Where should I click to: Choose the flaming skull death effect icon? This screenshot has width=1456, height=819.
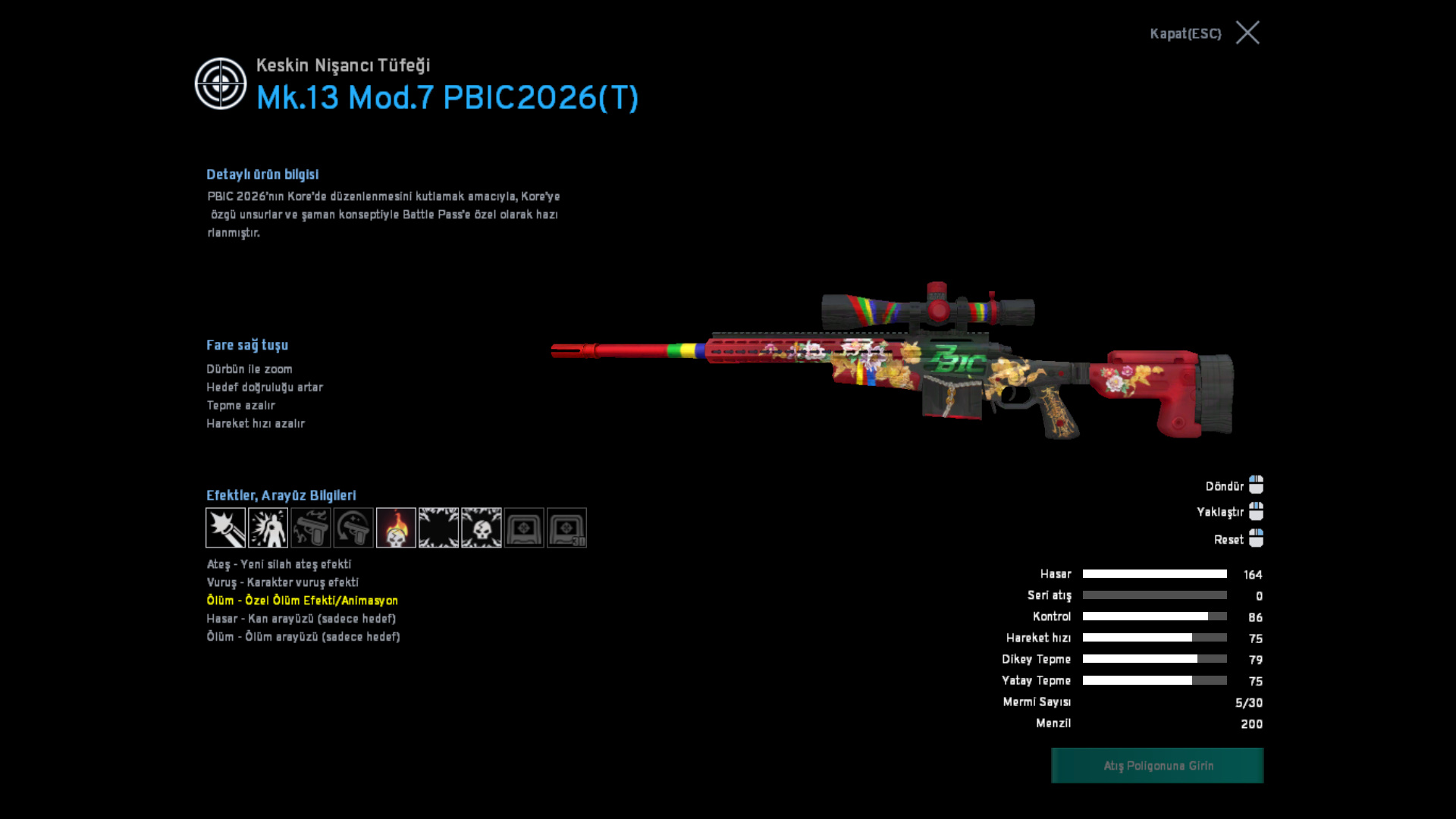click(x=396, y=528)
